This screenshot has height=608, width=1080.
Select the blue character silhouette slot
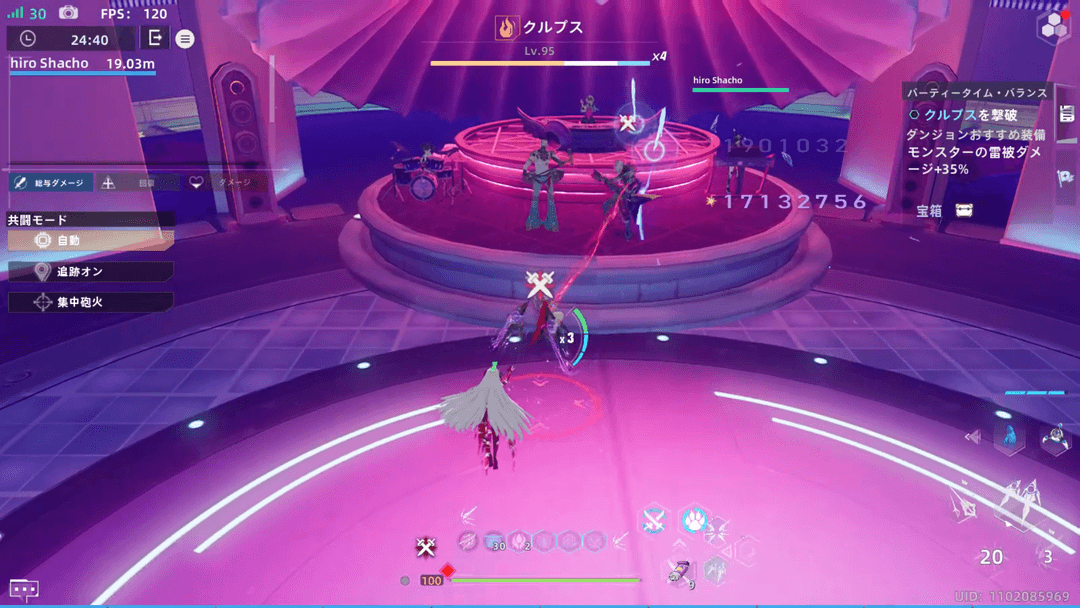pos(1009,437)
